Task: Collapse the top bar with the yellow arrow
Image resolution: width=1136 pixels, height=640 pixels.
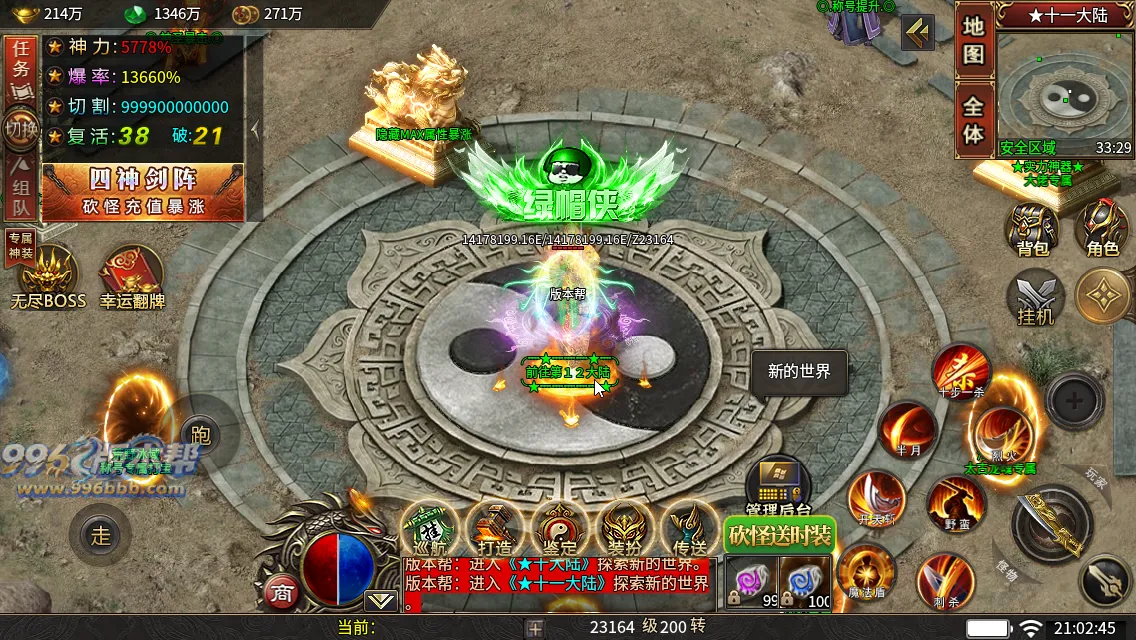Action: (x=917, y=33)
